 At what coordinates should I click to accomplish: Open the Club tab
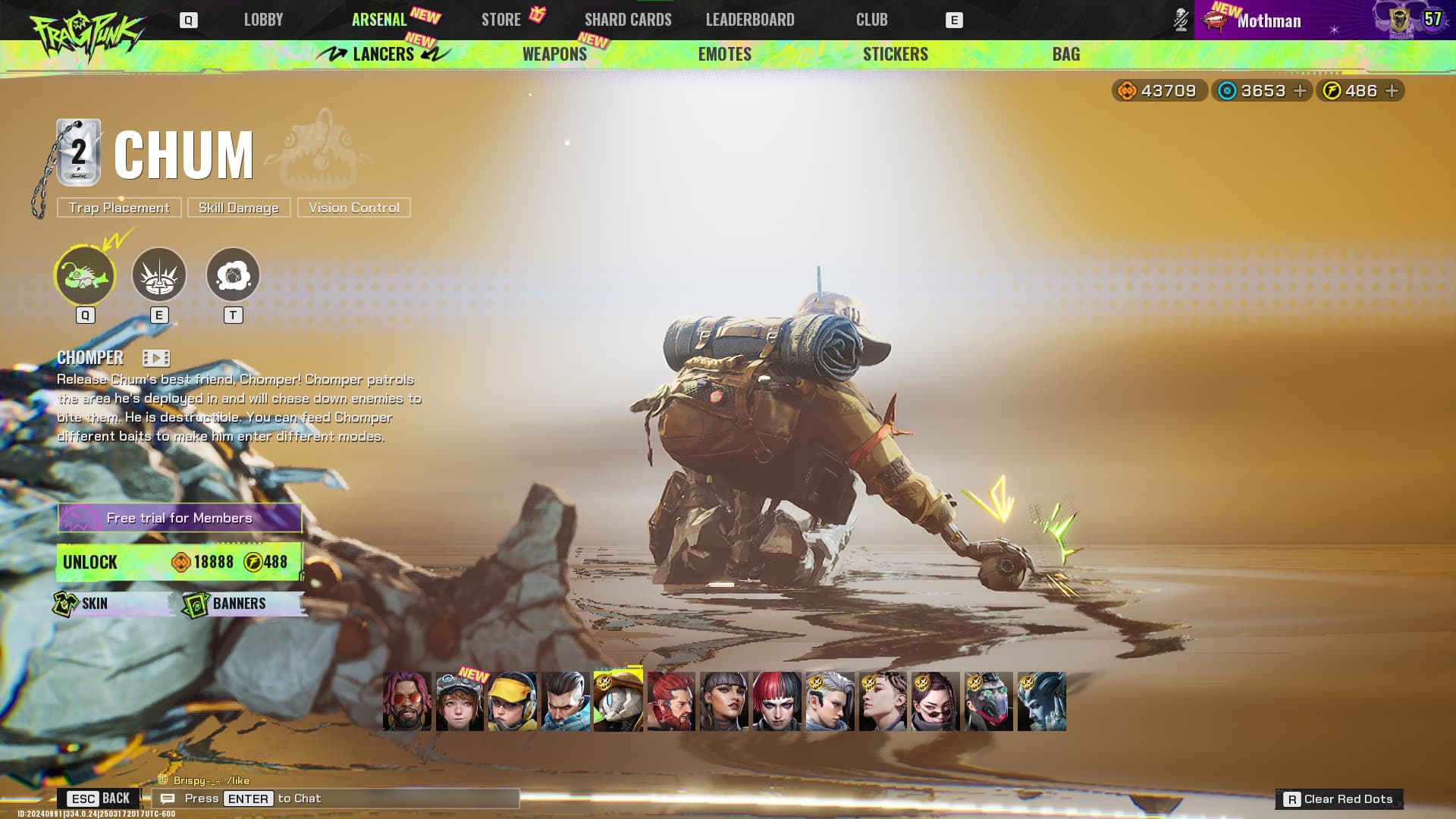click(871, 20)
